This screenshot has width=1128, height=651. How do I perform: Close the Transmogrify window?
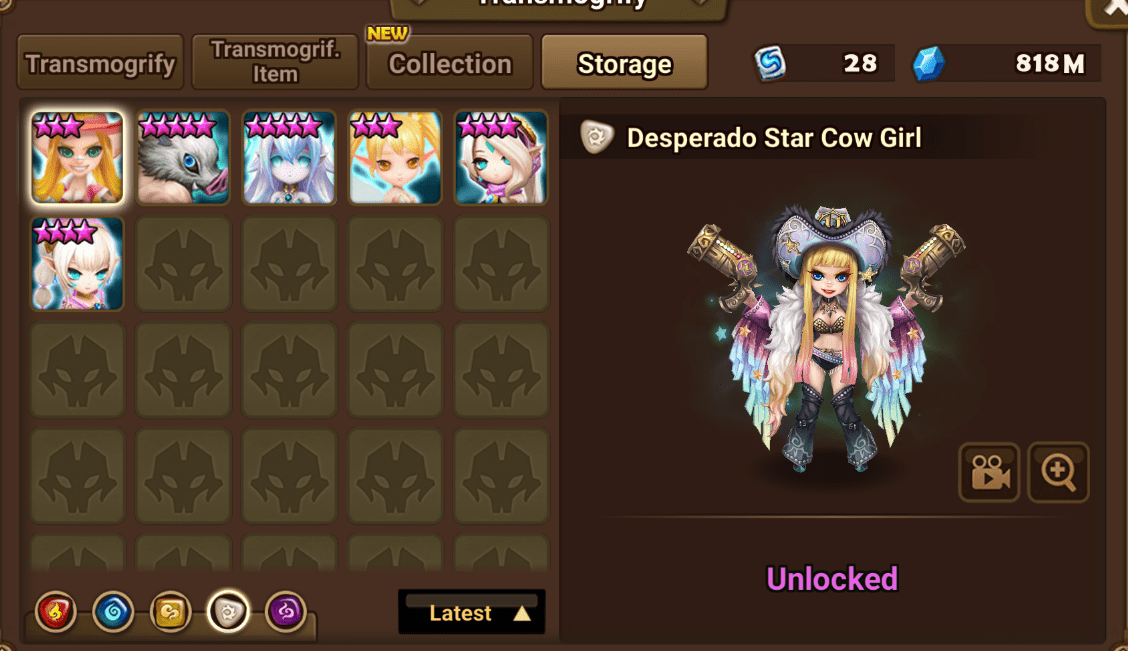pyautogui.click(x=1112, y=10)
